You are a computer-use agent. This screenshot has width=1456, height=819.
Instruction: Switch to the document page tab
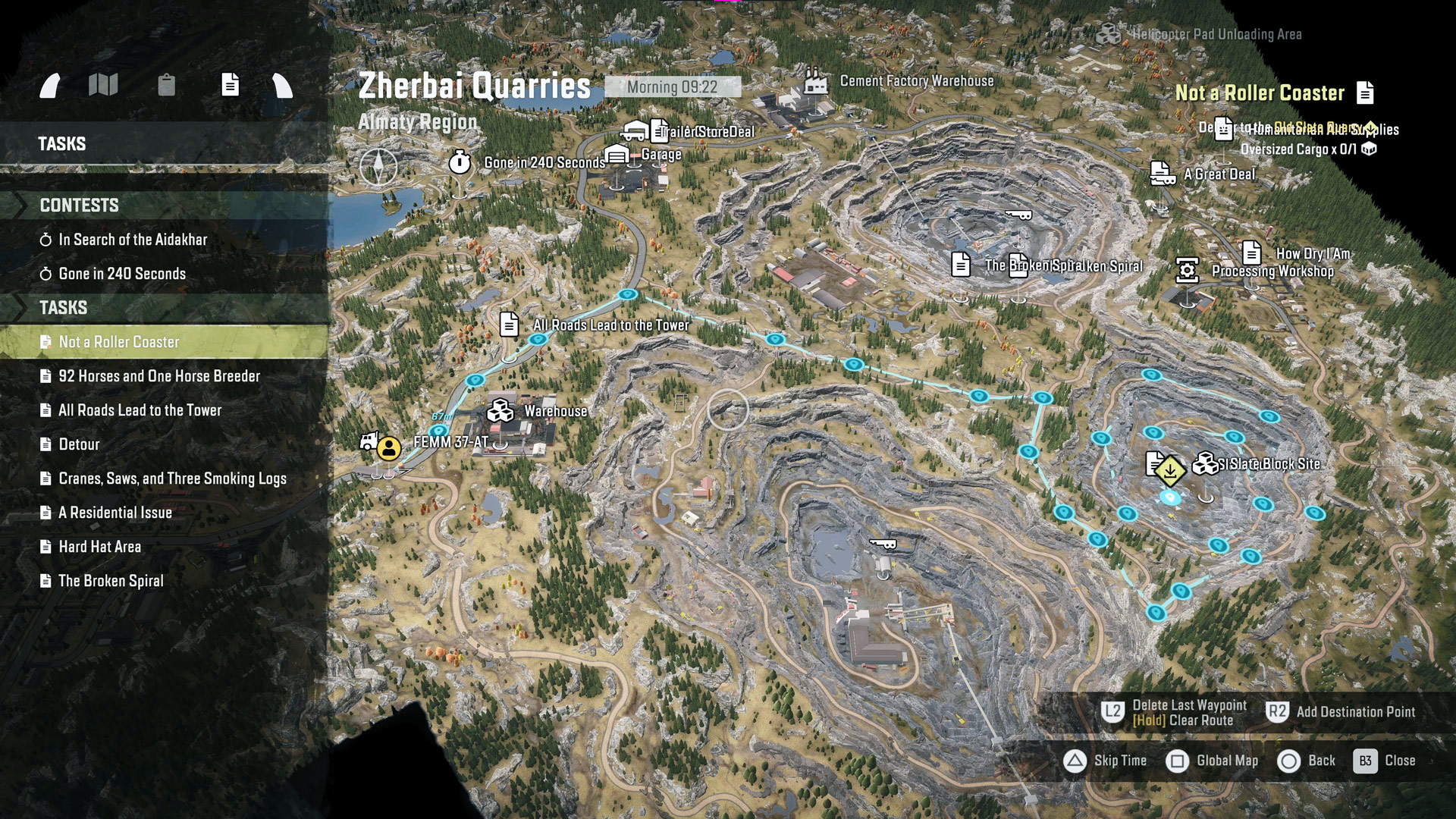pos(230,85)
